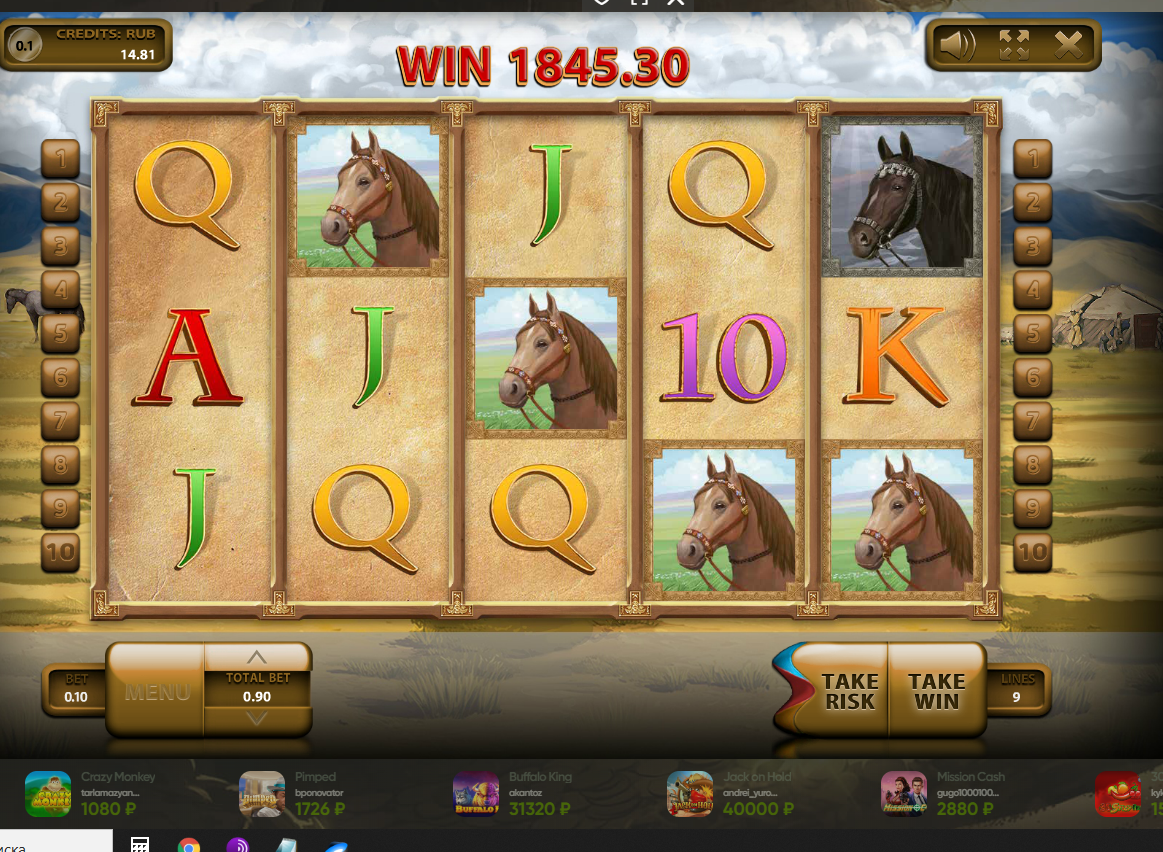Switch to fullscreen mode
Image resolution: width=1163 pixels, height=852 pixels.
click(1013, 45)
